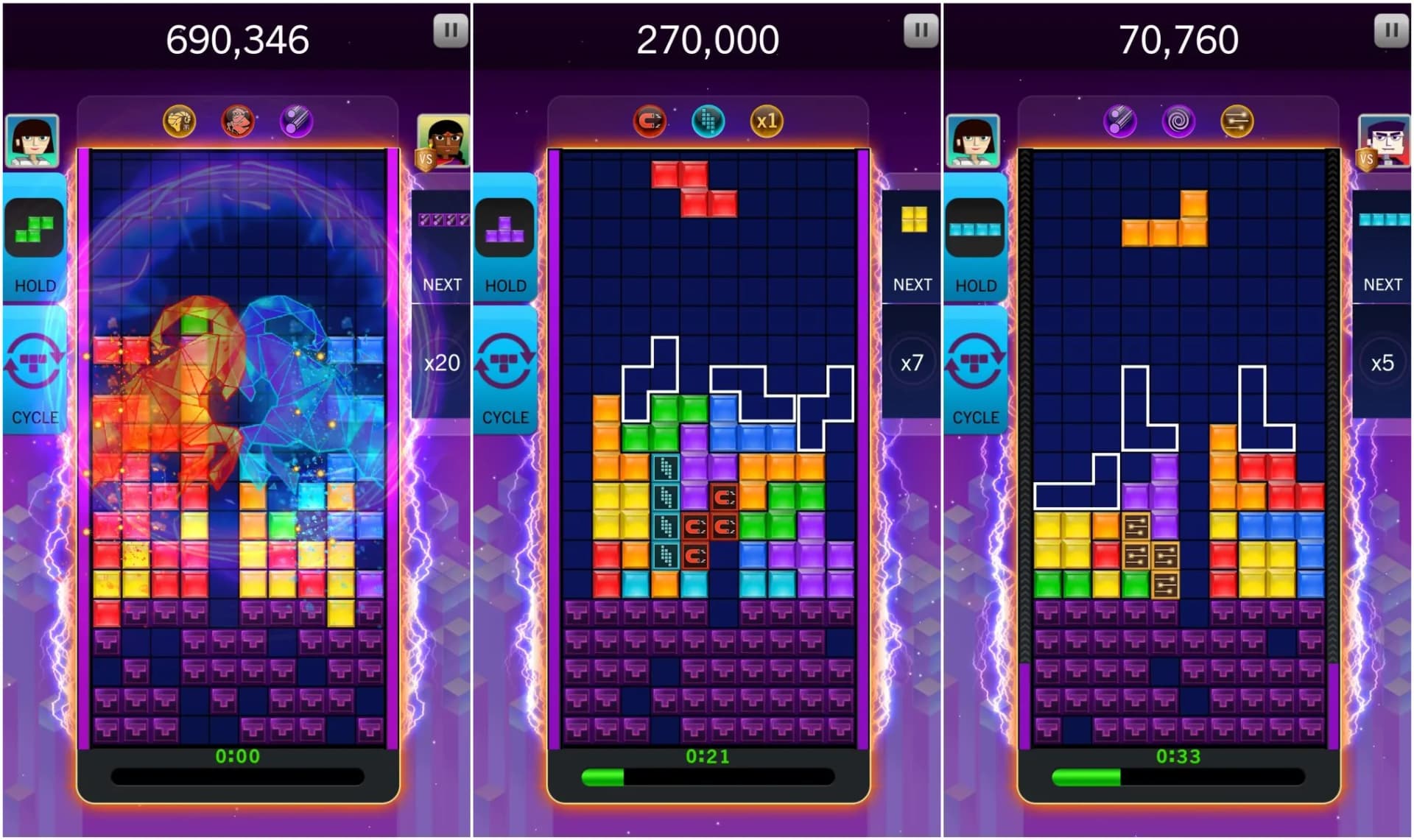The height and width of the screenshot is (840, 1414).
Task: Pause the game showing 270,000 points
Action: pos(921,31)
